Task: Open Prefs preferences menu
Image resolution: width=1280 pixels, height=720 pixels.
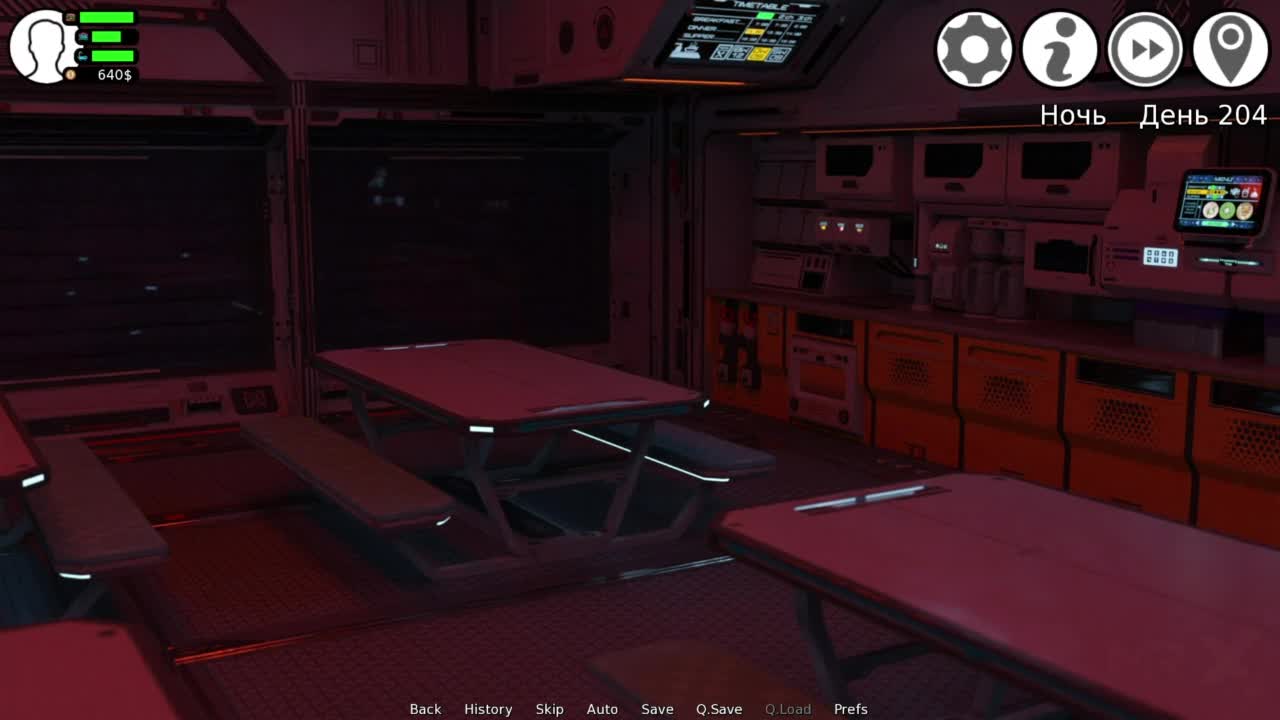Action: 850,709
